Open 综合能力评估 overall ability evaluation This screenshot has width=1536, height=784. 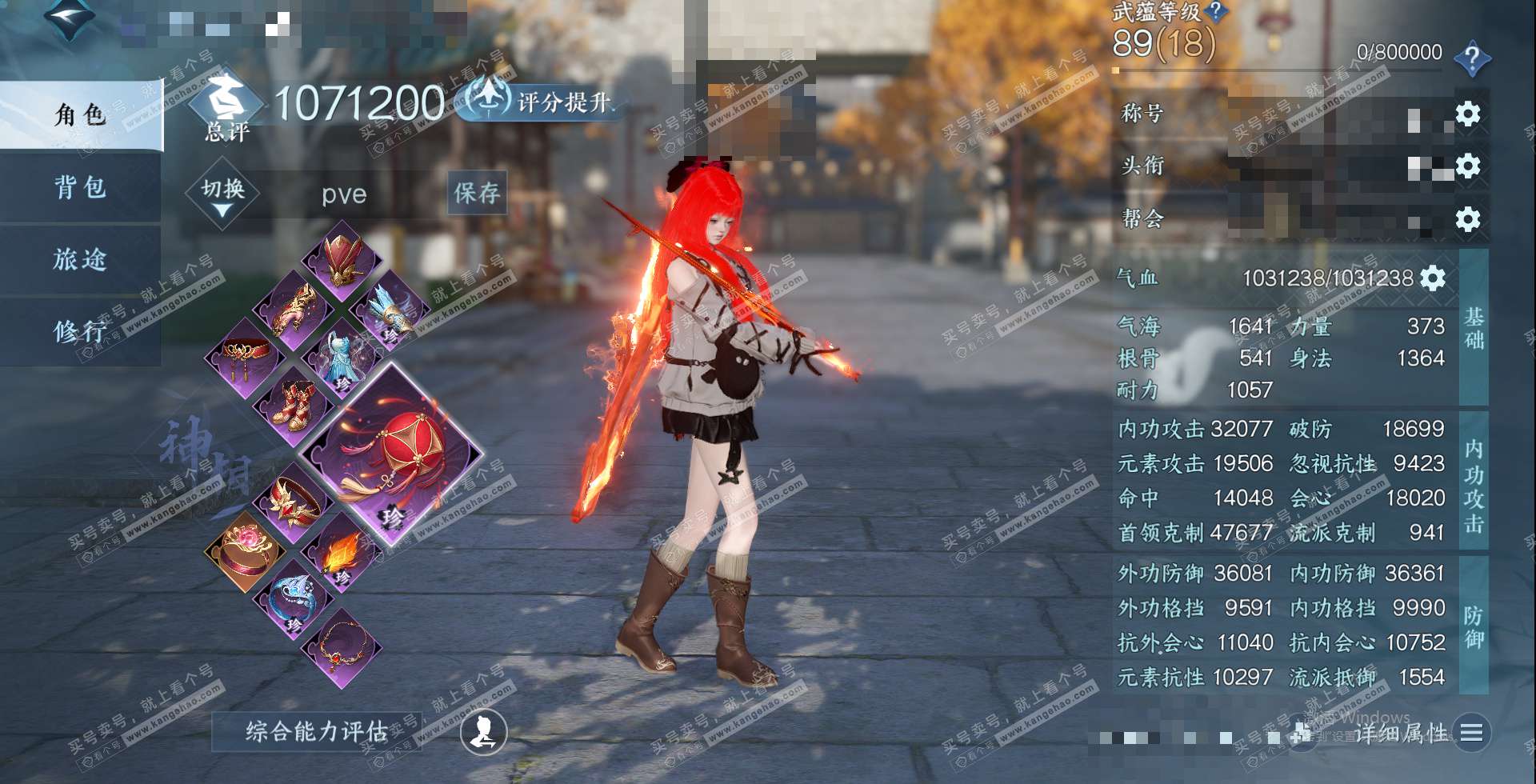[316, 731]
